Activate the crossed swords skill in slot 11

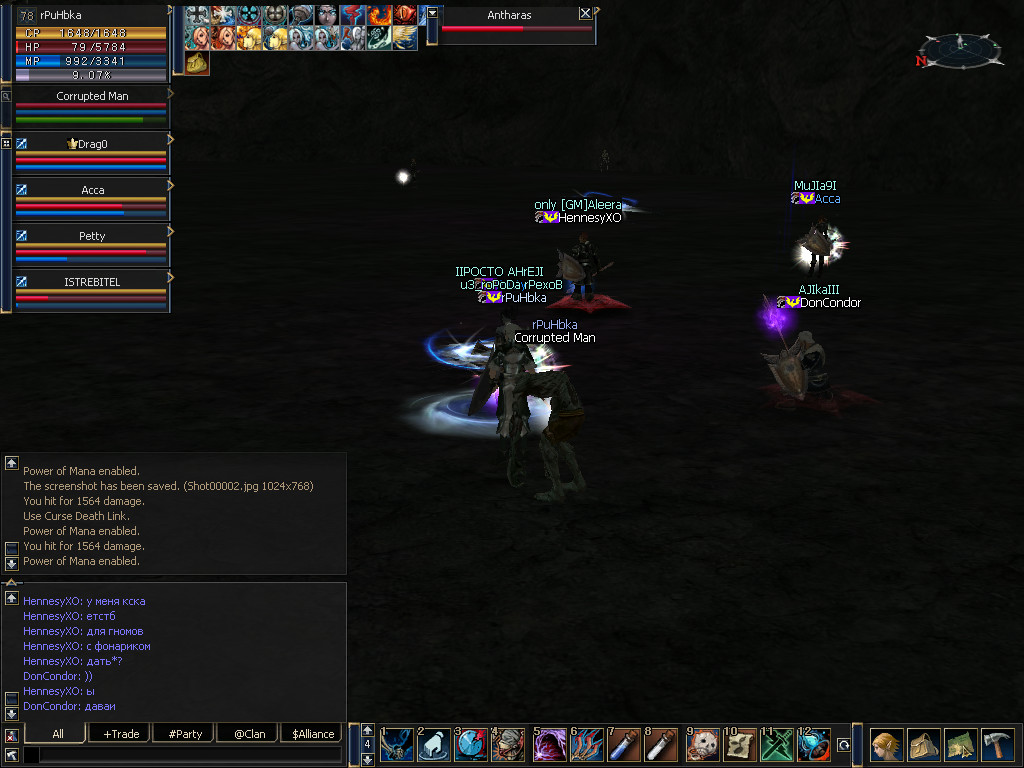pyautogui.click(x=777, y=745)
